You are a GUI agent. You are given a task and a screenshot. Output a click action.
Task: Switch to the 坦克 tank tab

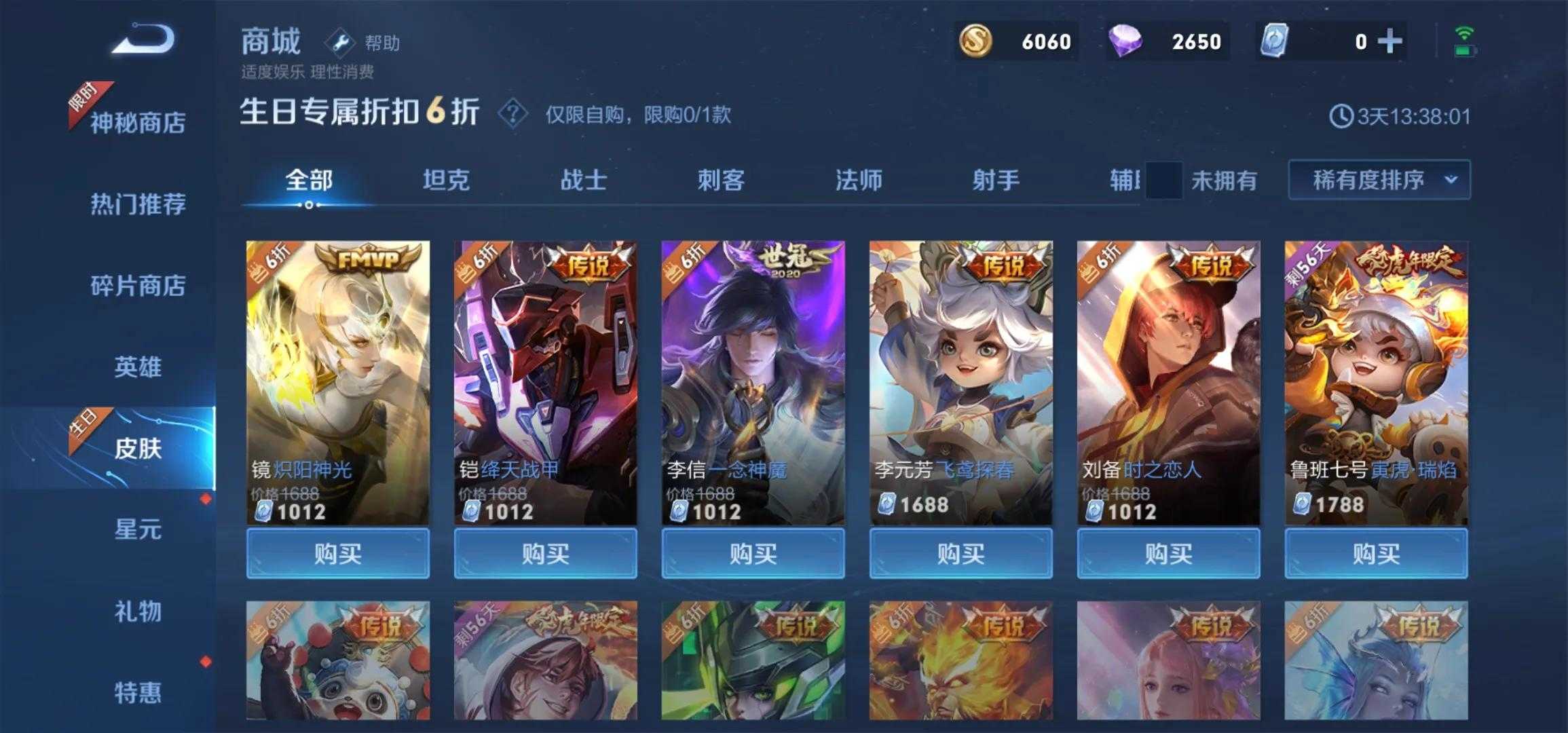pyautogui.click(x=446, y=181)
